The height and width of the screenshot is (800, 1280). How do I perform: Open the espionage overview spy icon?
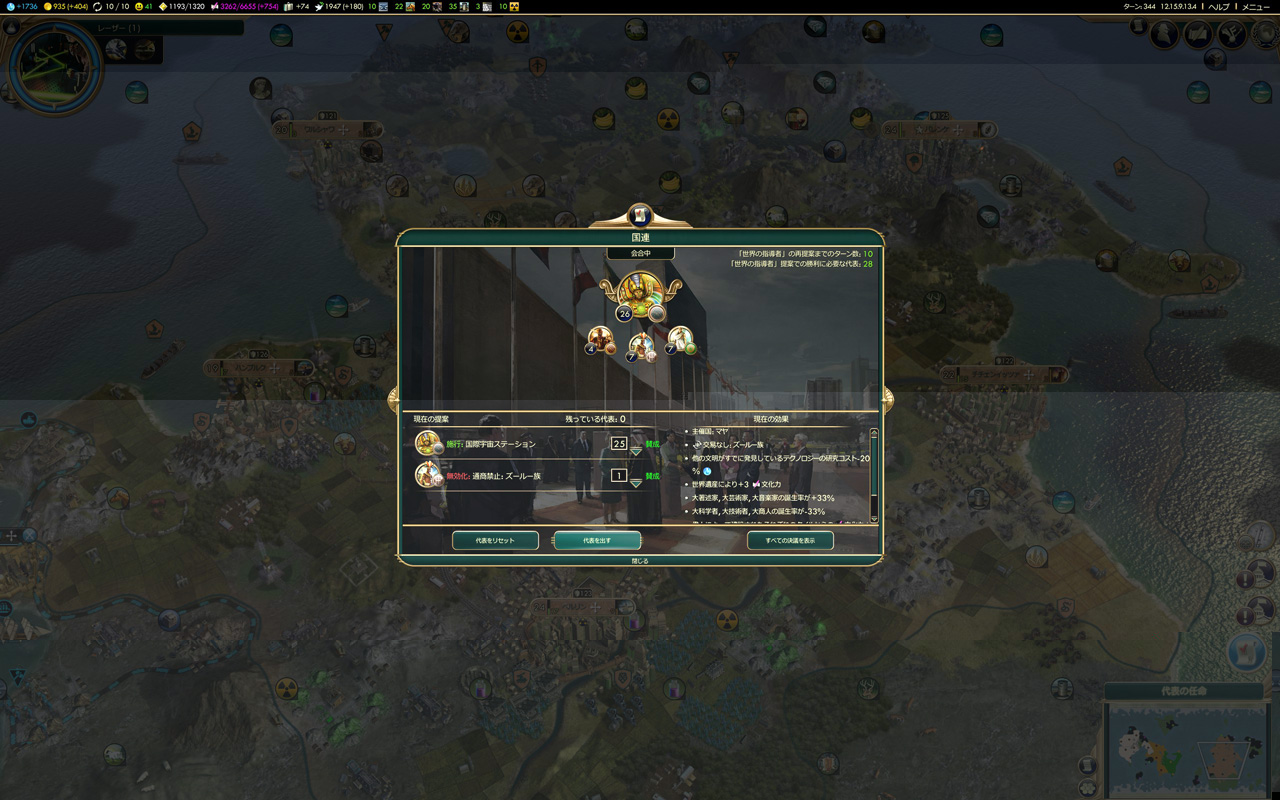(1164, 35)
